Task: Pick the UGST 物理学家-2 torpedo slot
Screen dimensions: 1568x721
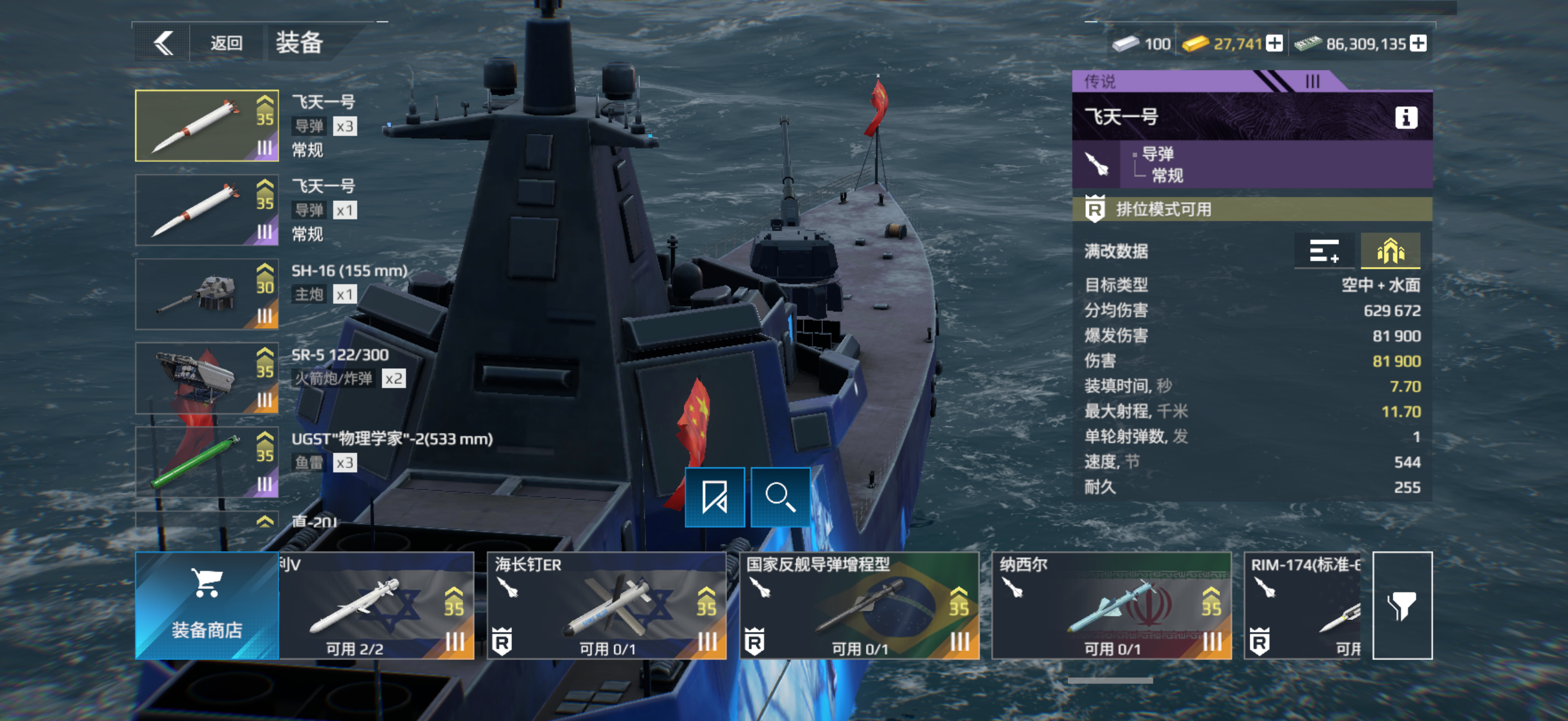Action: [x=206, y=462]
